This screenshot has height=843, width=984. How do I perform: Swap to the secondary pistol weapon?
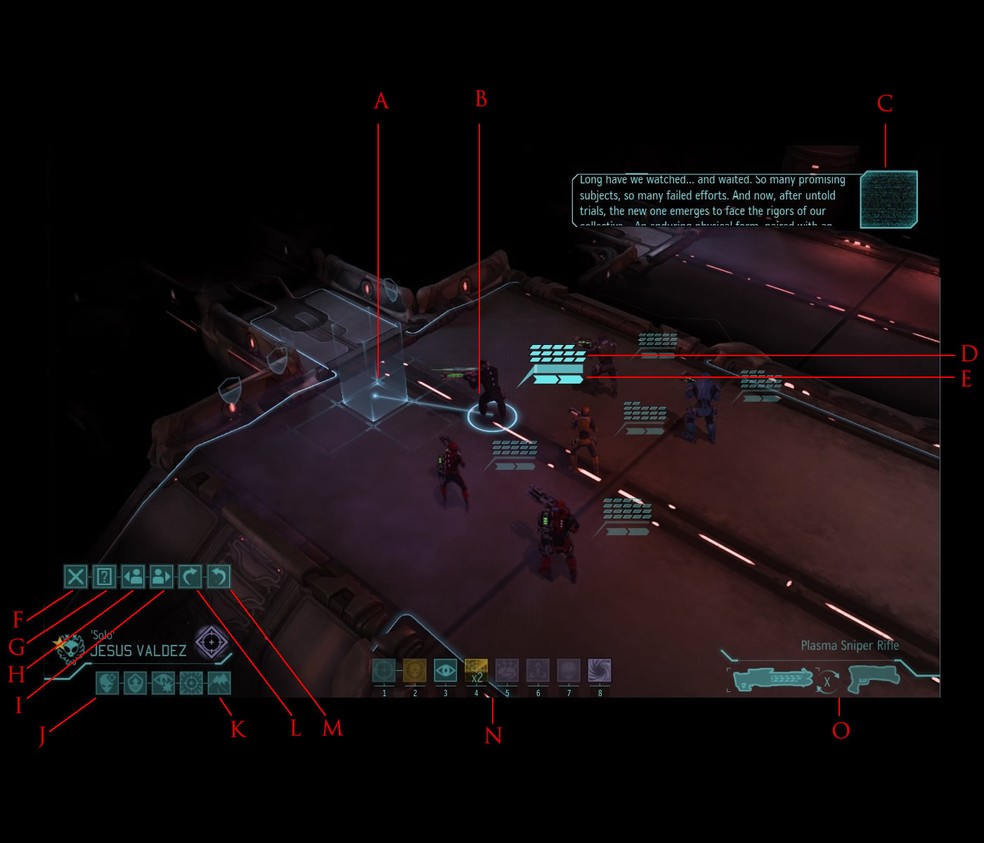[x=871, y=679]
